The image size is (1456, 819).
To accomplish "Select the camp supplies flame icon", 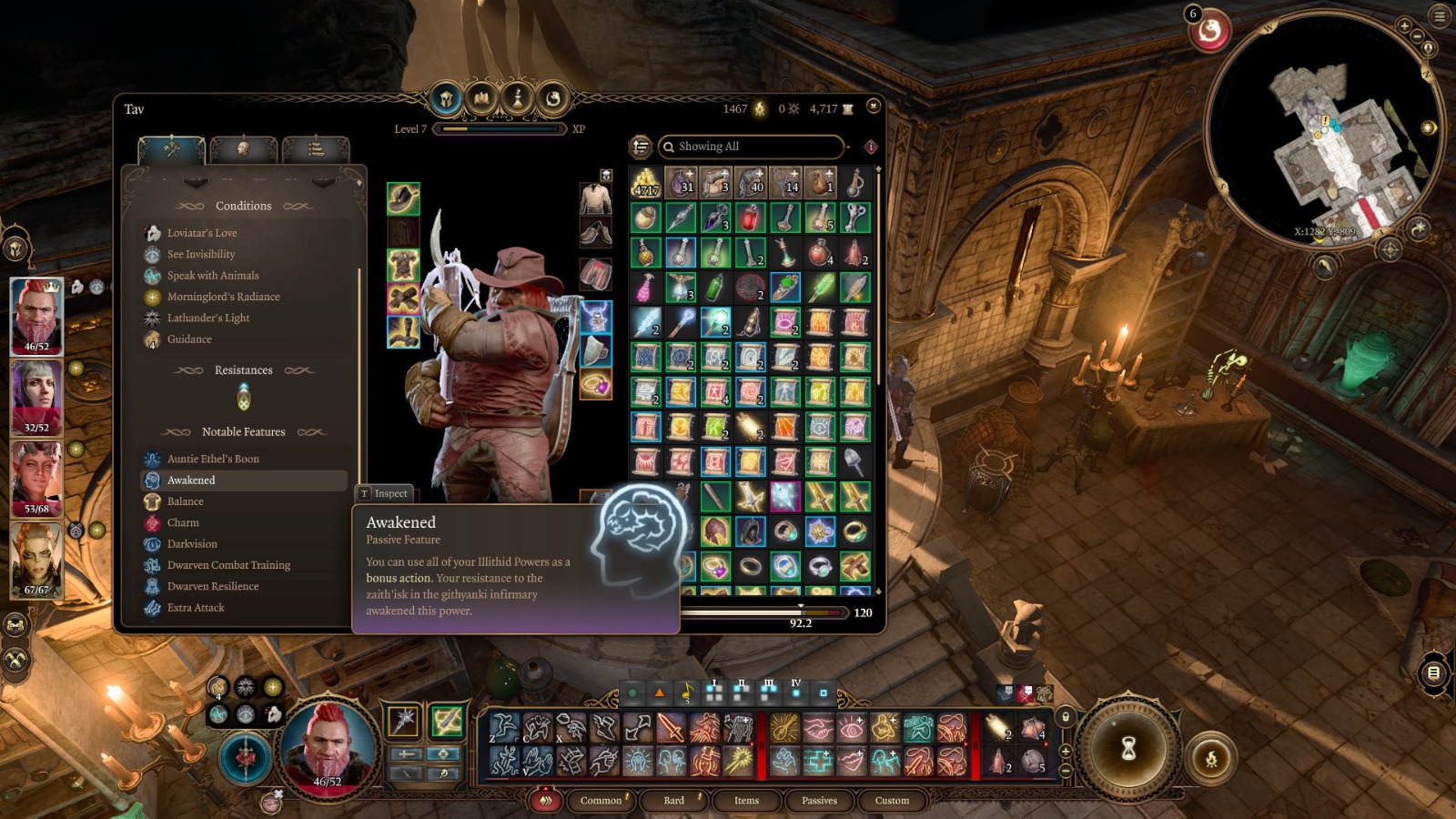I will 761,107.
